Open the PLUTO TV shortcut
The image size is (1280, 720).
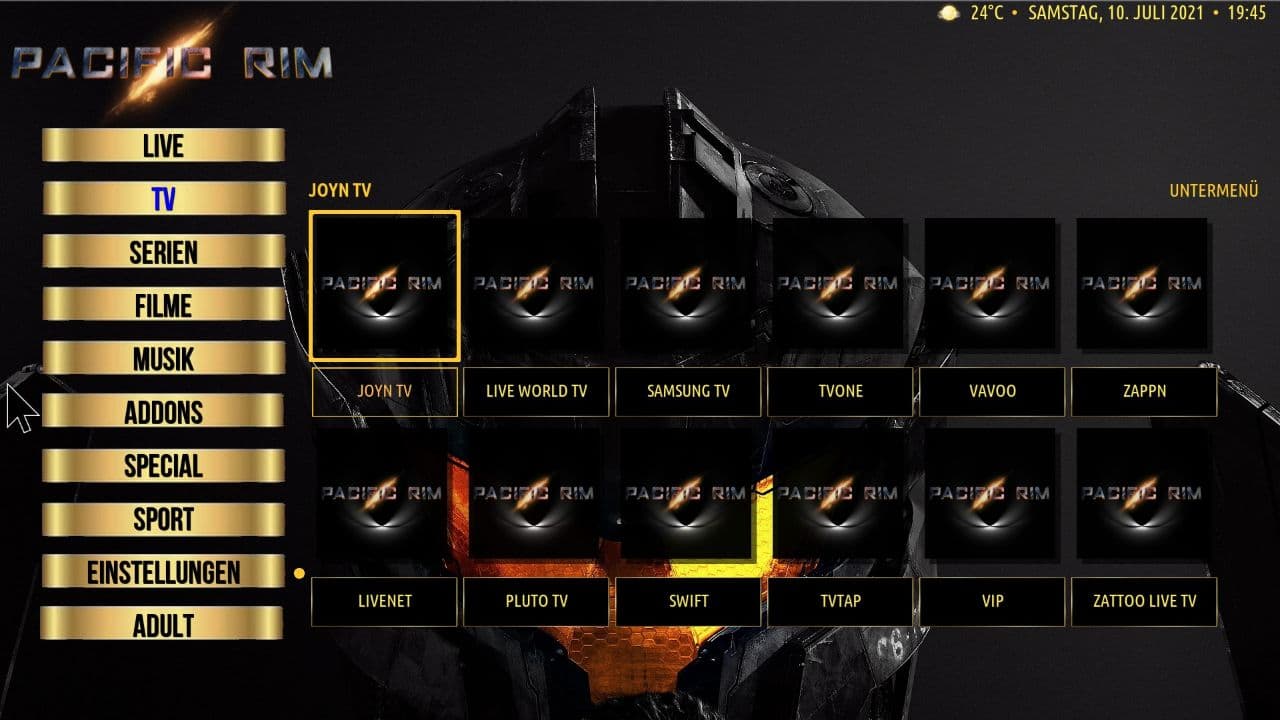537,601
